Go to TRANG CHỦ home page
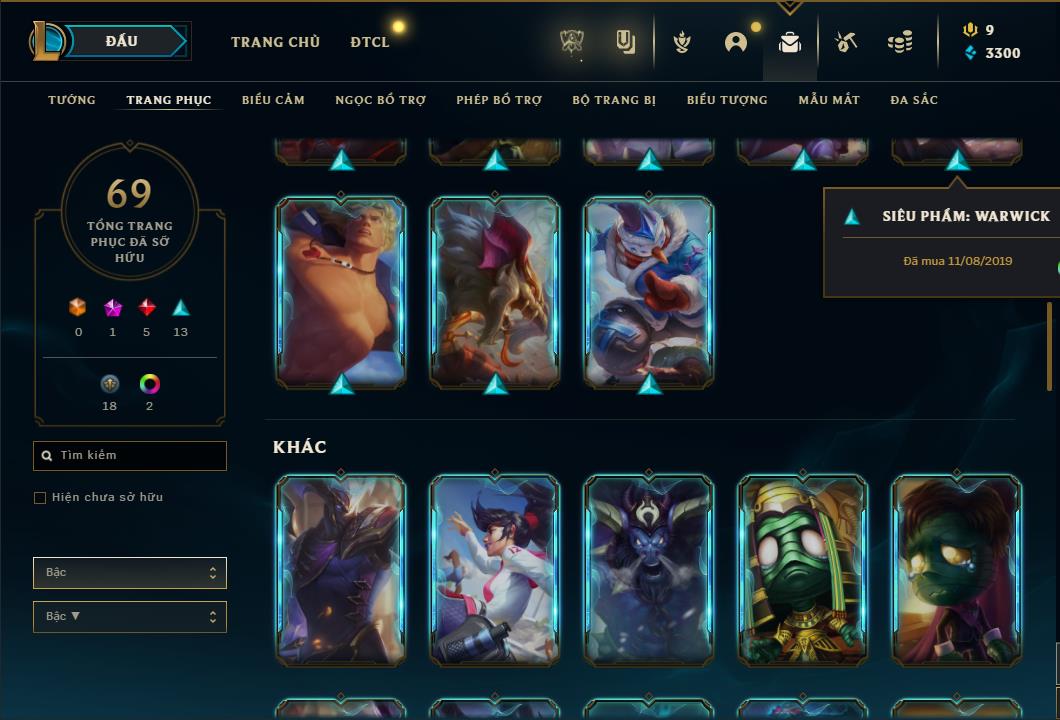The height and width of the screenshot is (720, 1060). (x=275, y=42)
